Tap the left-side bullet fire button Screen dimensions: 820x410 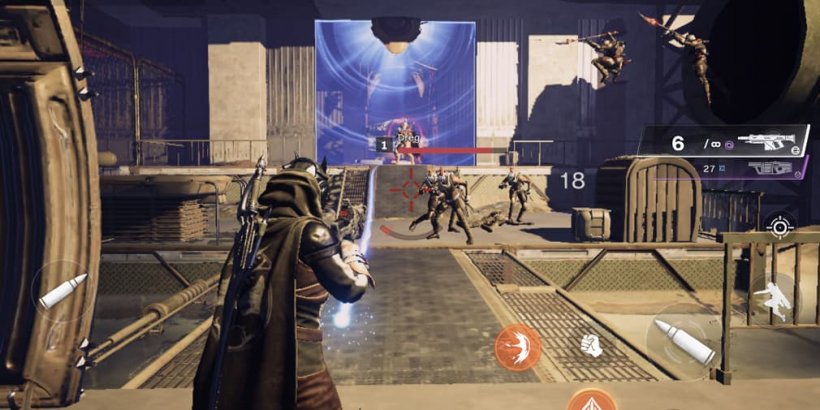tap(62, 290)
